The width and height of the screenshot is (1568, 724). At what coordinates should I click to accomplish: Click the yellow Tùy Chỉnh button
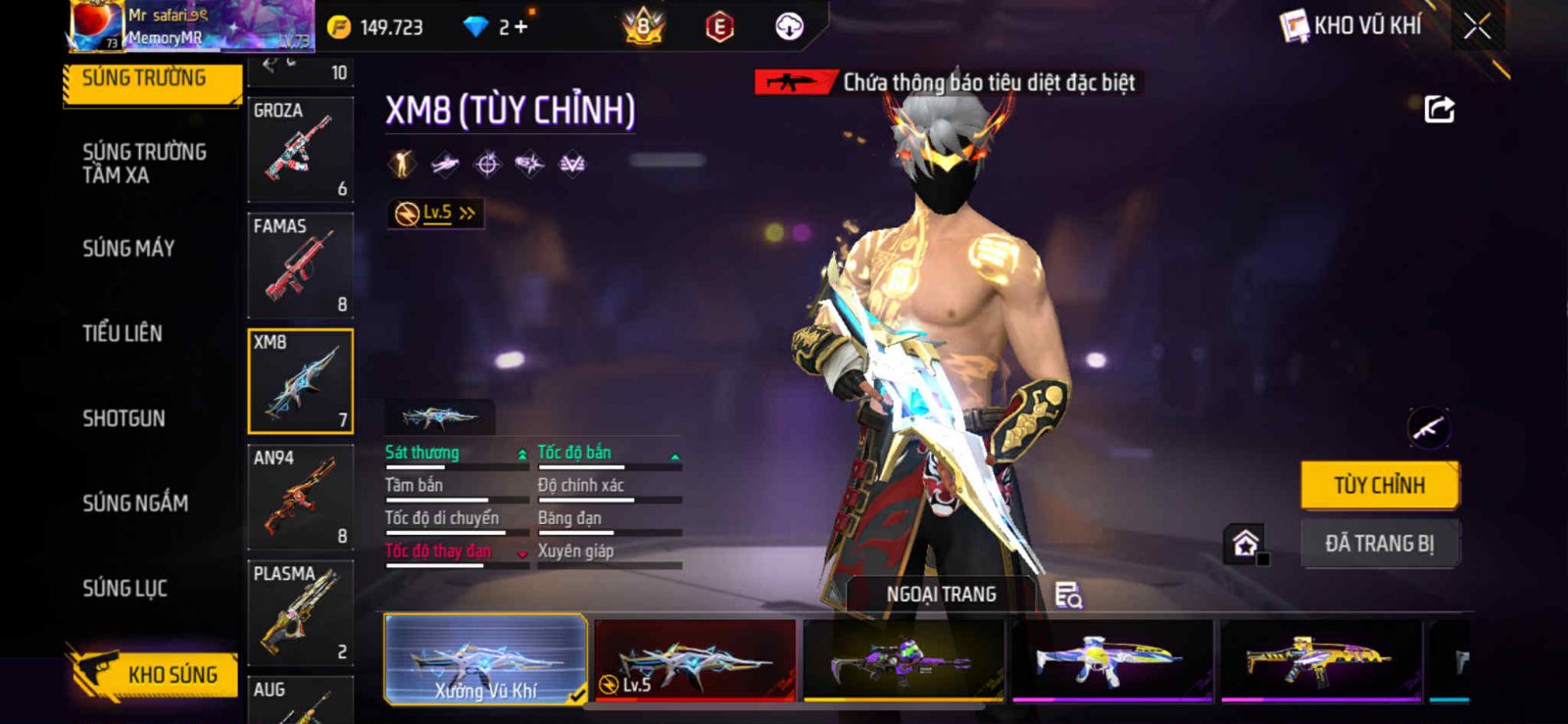tap(1379, 485)
